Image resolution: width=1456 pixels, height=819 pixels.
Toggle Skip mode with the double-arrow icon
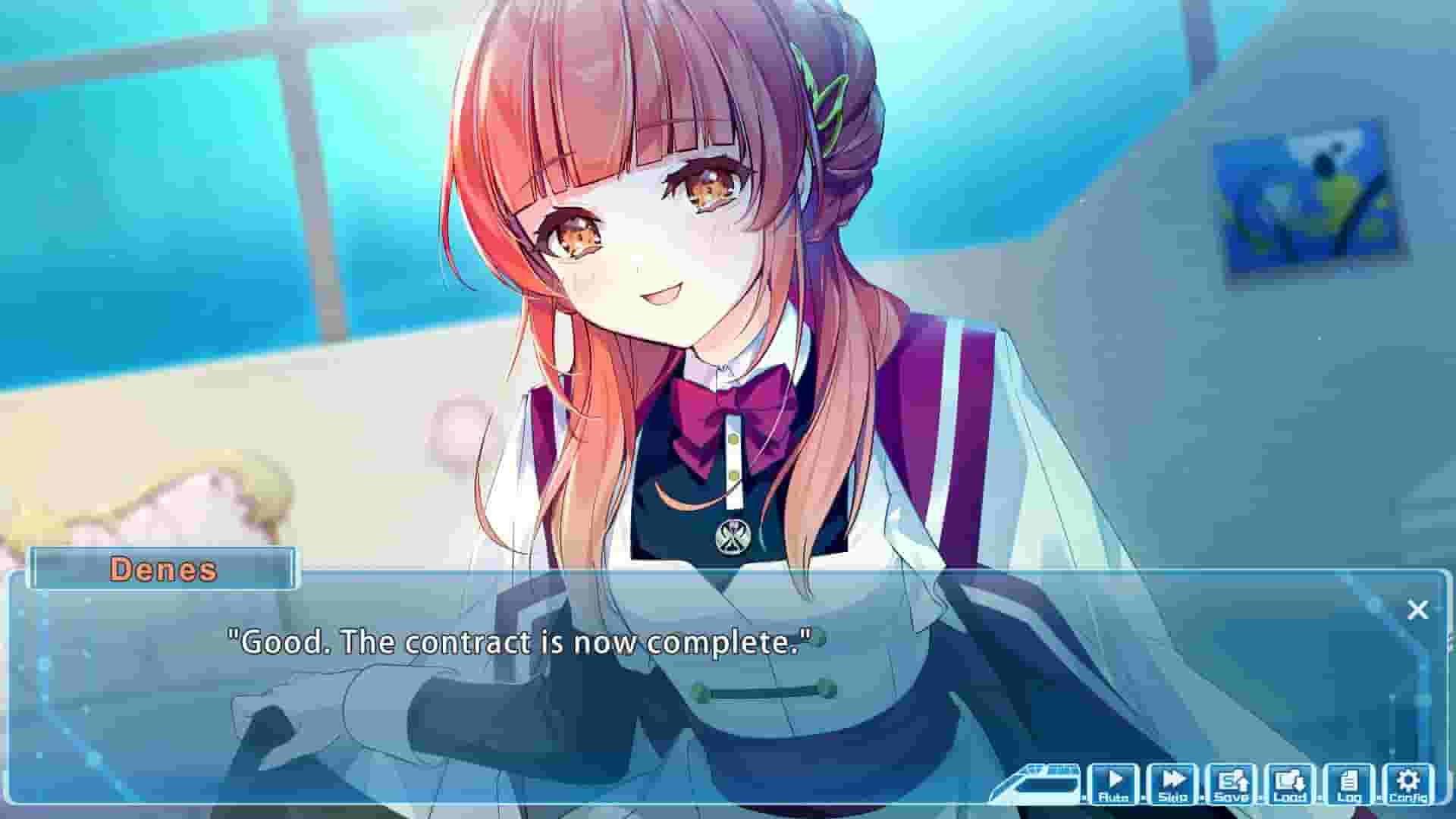(x=1174, y=777)
